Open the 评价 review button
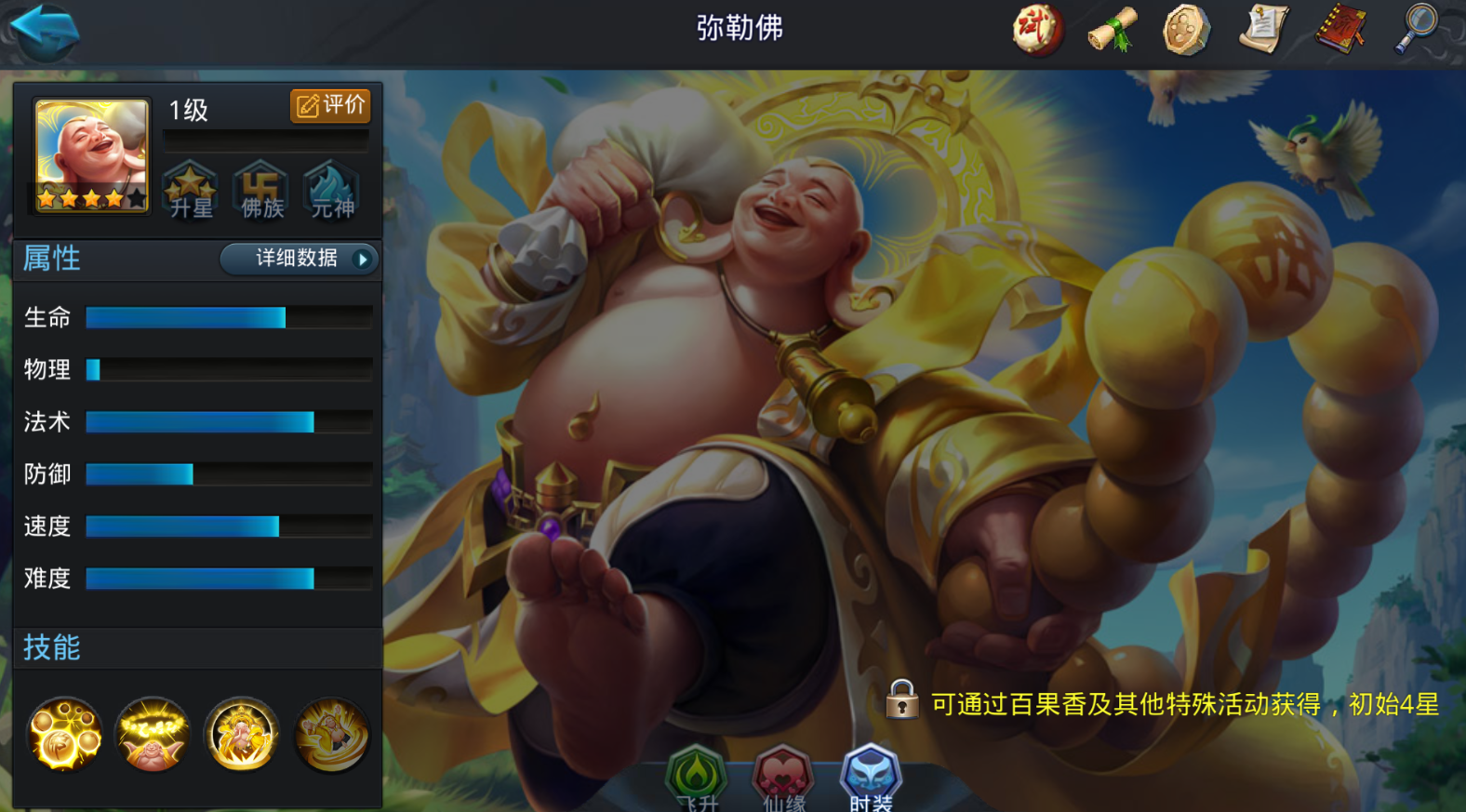The height and width of the screenshot is (812, 1466). 330,105
